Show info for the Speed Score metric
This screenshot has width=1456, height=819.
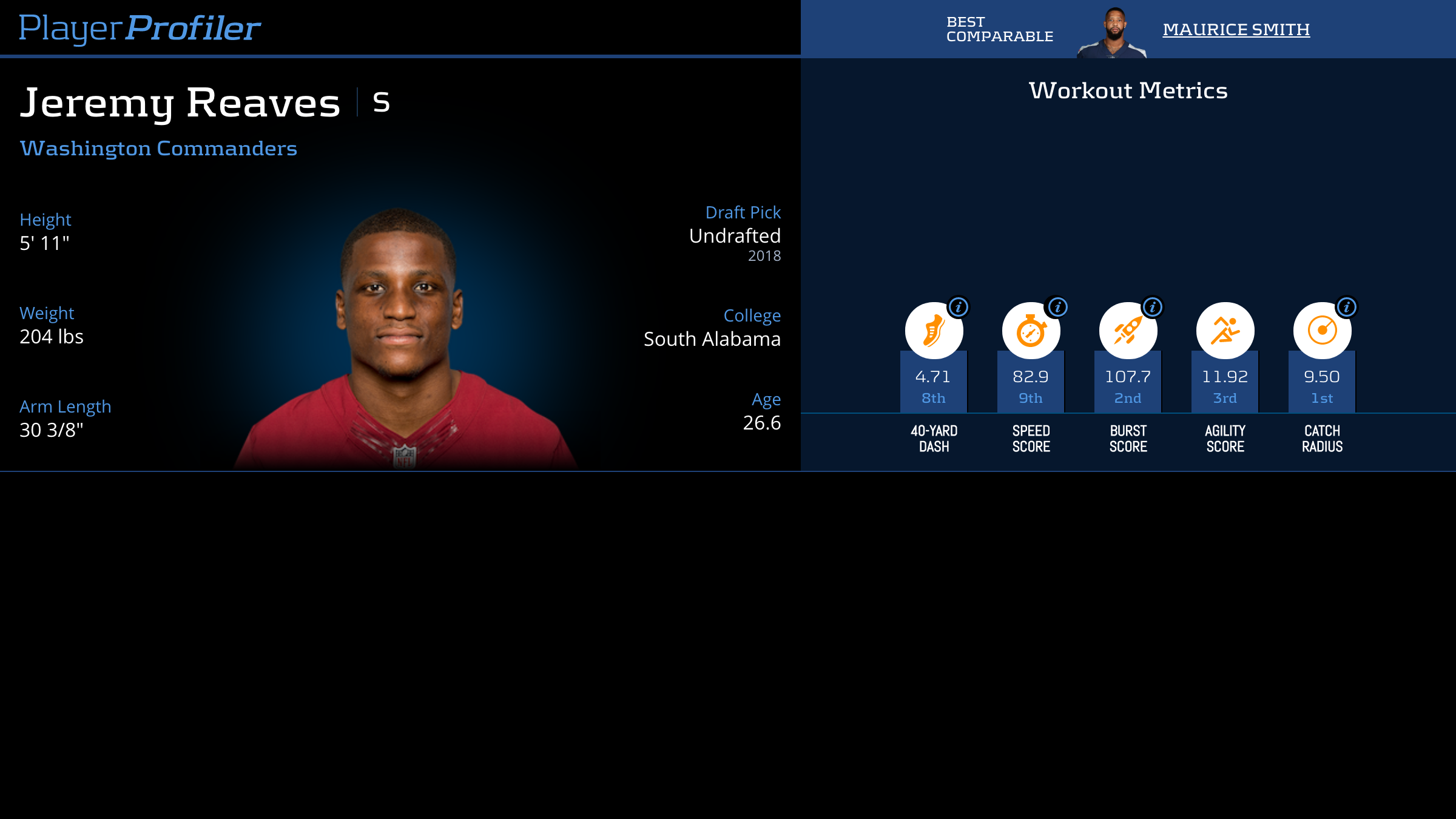(1057, 307)
